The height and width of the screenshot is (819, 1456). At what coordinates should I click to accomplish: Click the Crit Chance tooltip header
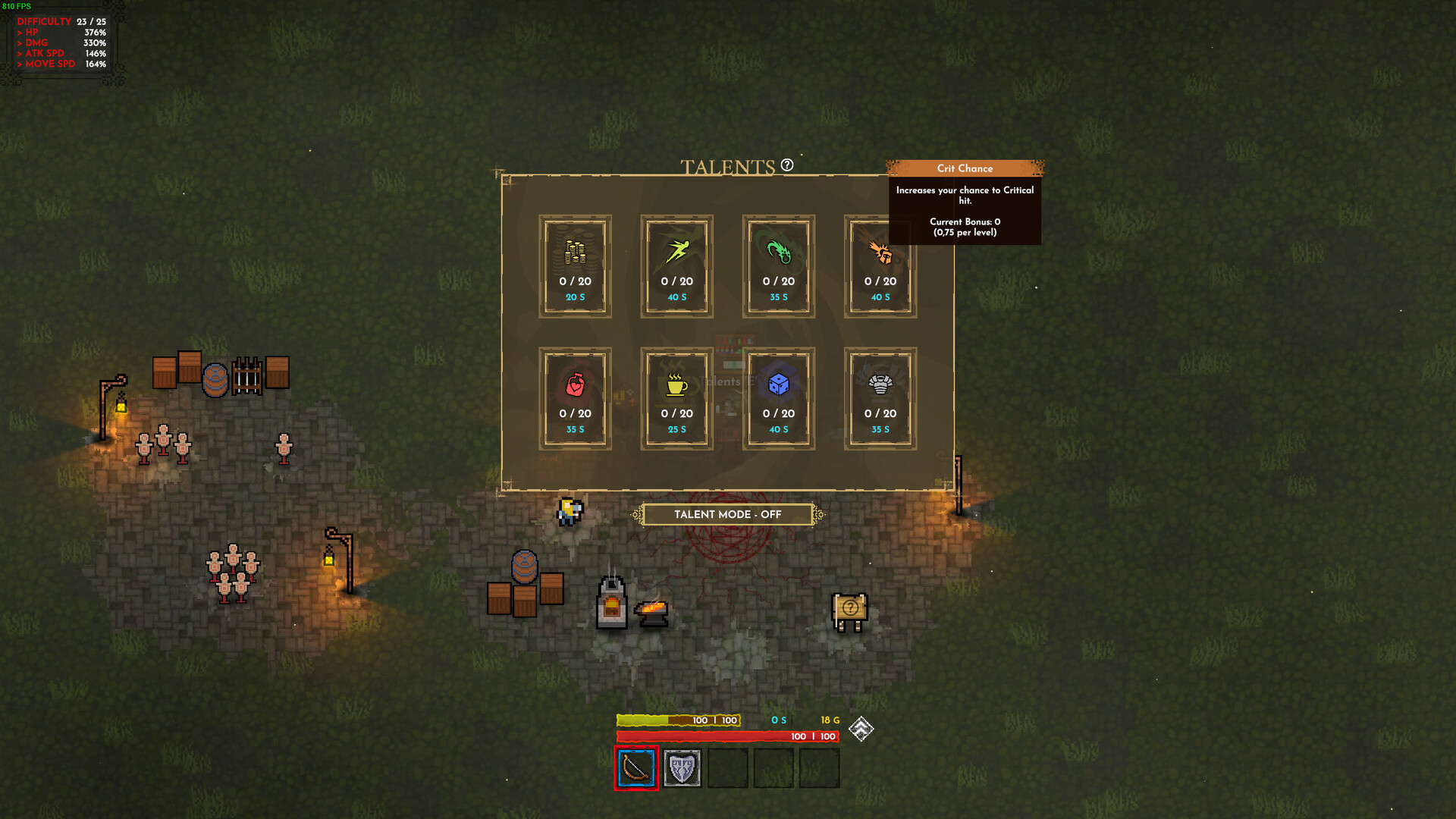965,168
